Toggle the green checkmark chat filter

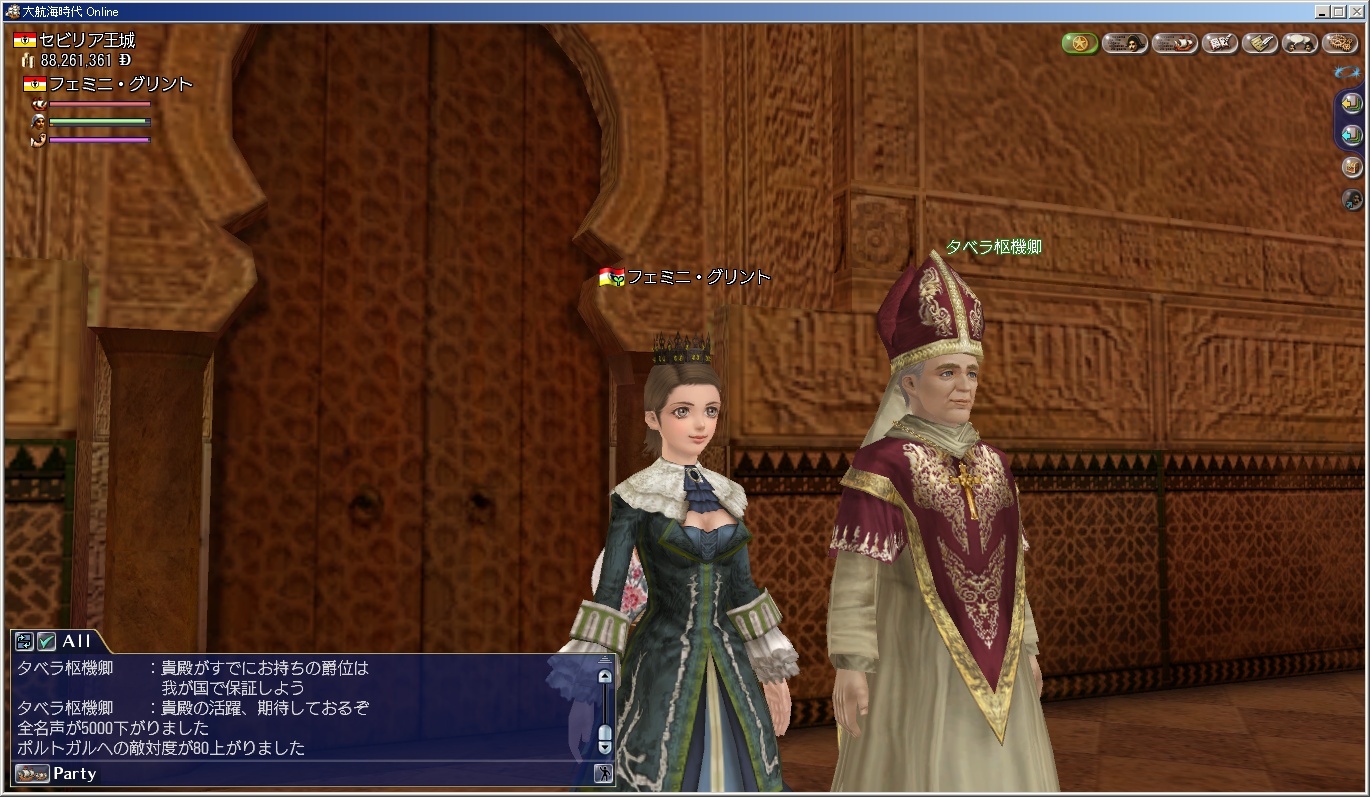[46, 641]
